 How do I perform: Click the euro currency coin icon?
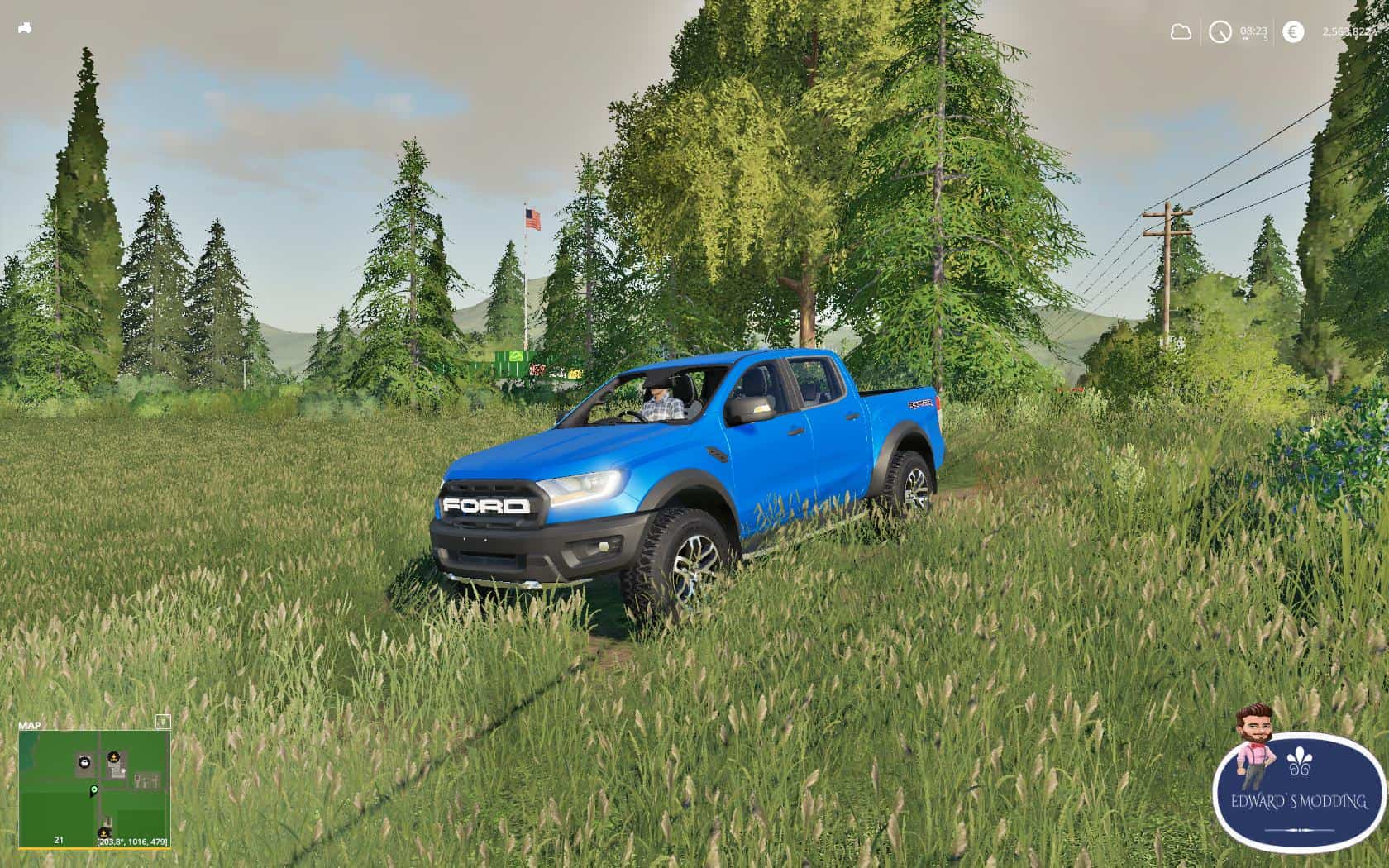point(1293,31)
